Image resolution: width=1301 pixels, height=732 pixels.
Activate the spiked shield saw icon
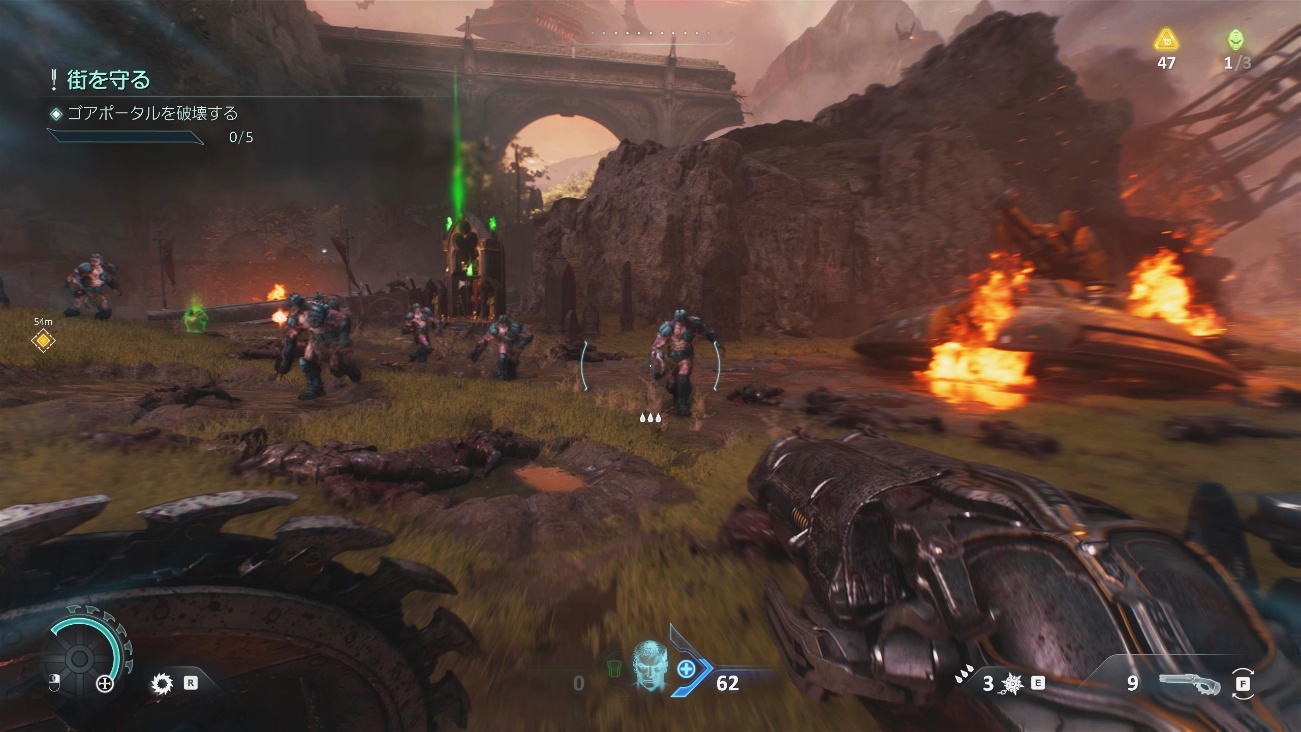pos(162,684)
